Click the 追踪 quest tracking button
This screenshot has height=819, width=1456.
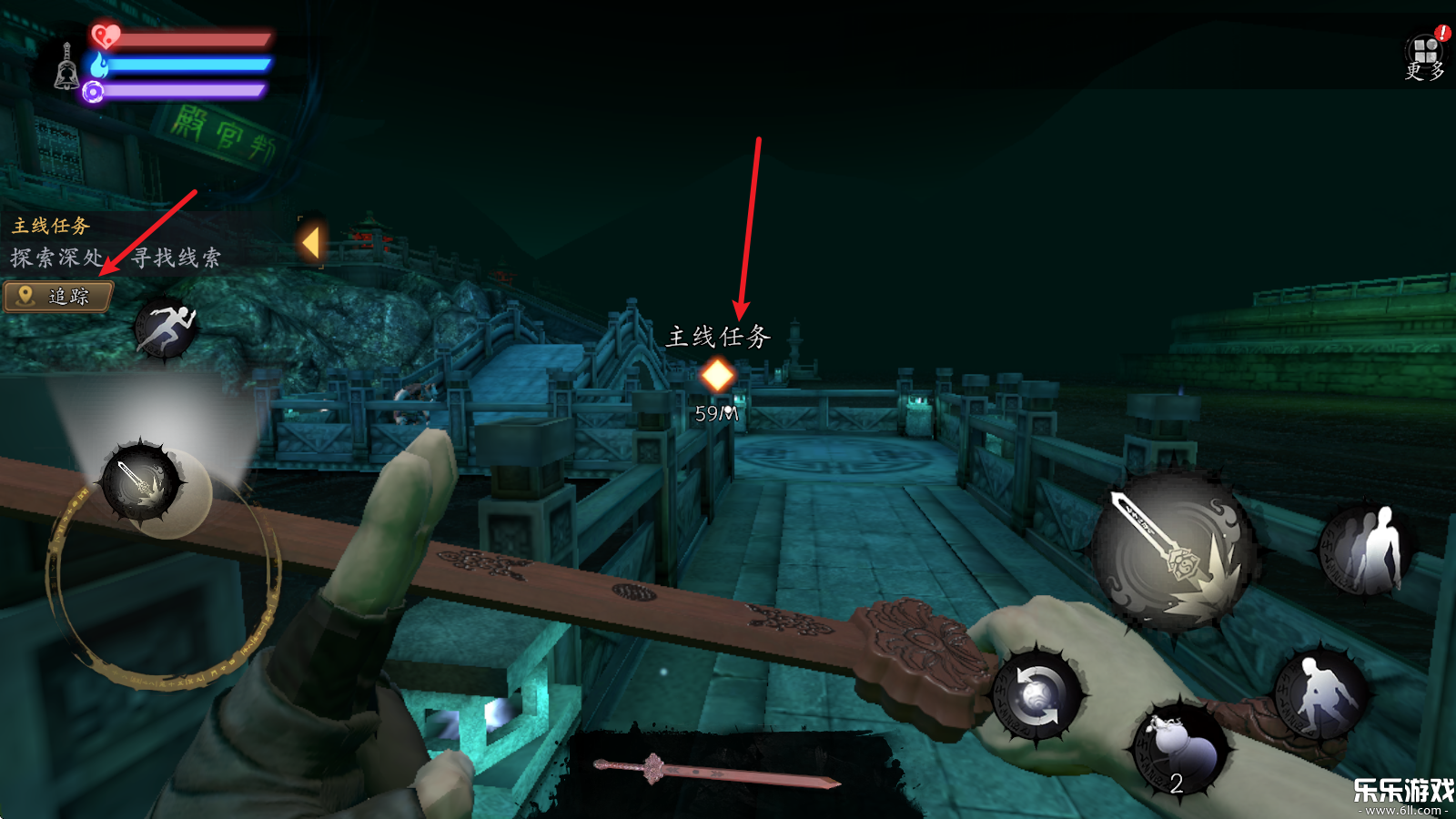click(x=59, y=297)
